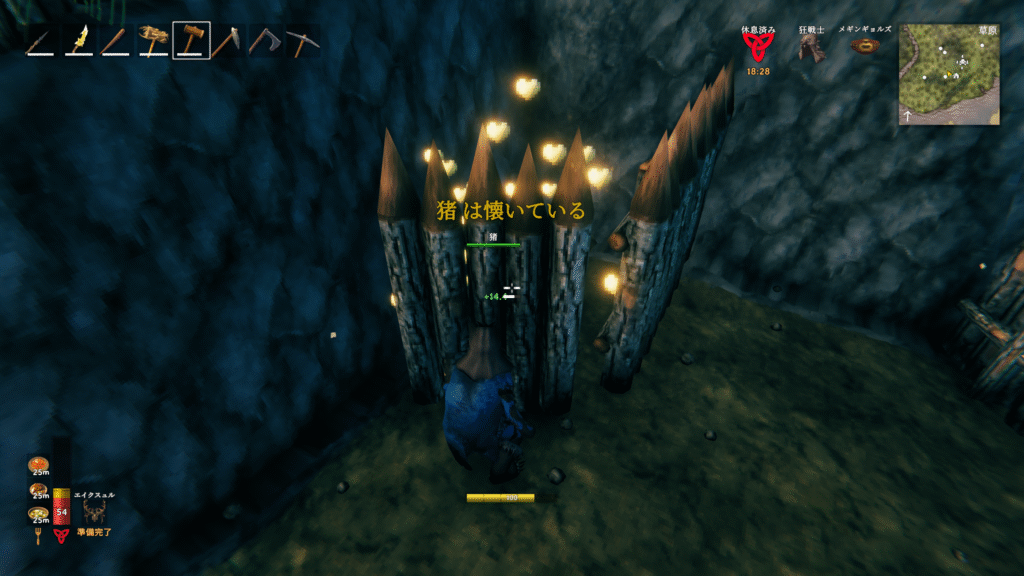Choose the pickaxe hotbar slot
This screenshot has height=576, width=1024.
tap(301, 42)
